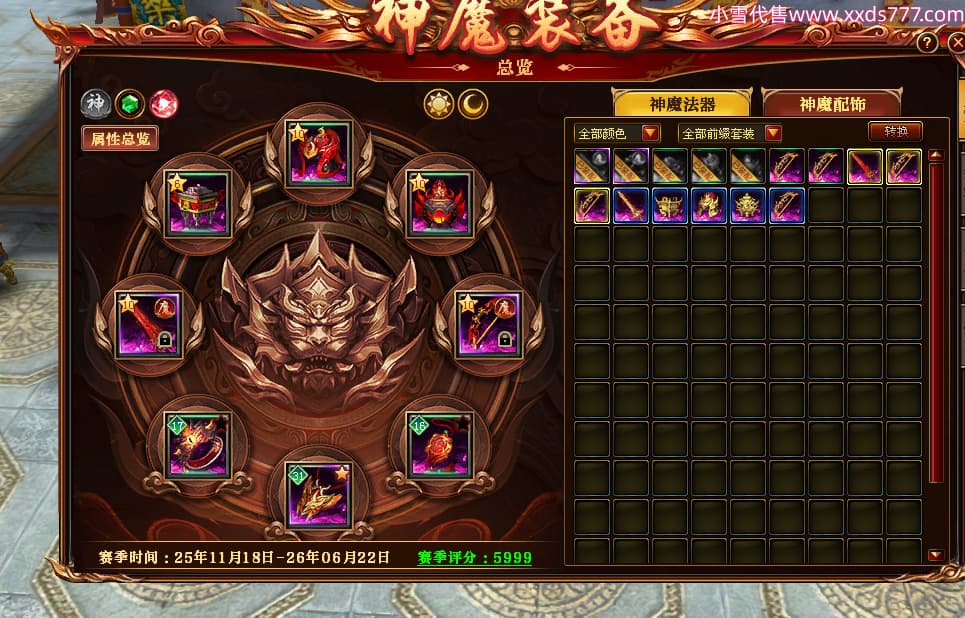Toggle the sun mode icon
Screen dimensions: 965x618
pos(439,103)
